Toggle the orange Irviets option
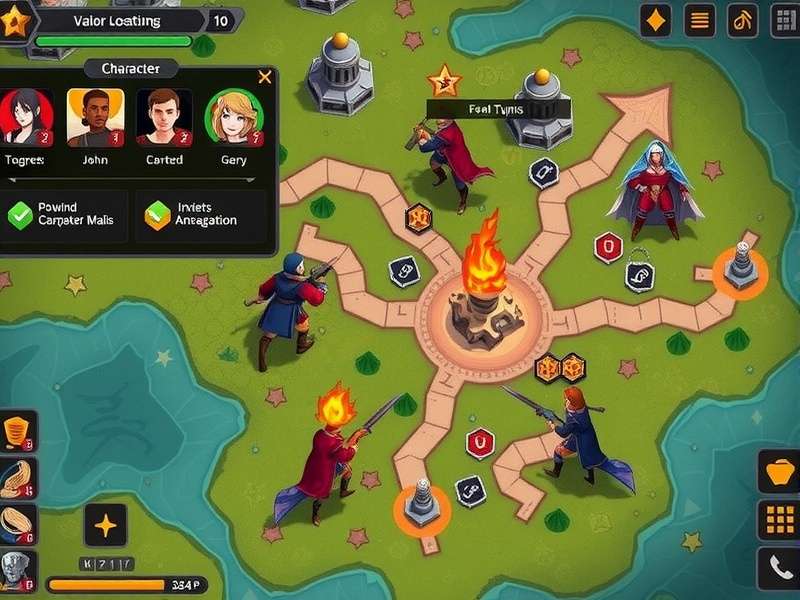800x600 pixels. click(x=158, y=214)
